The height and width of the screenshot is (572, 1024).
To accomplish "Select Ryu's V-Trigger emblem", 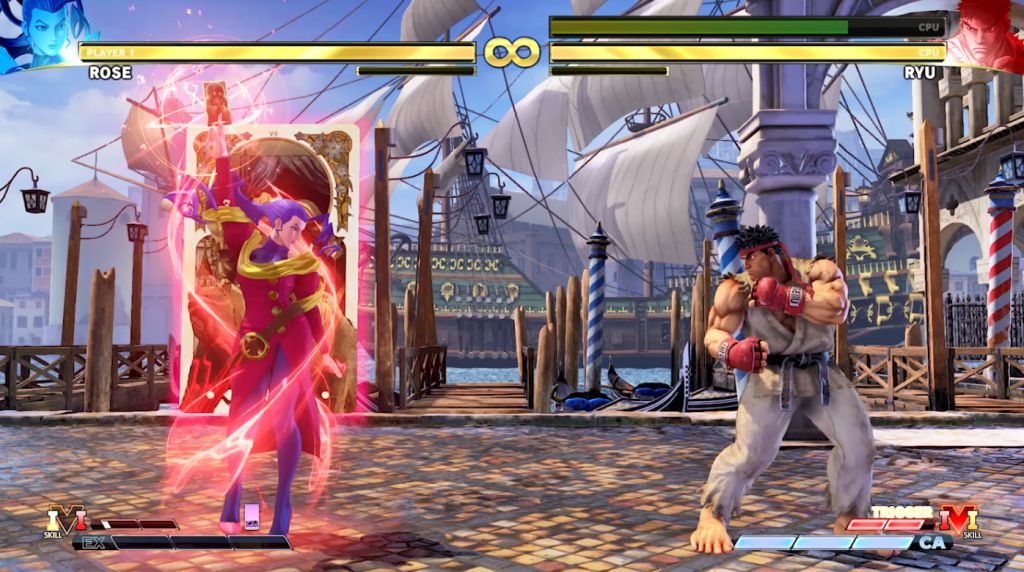I will [x=957, y=520].
